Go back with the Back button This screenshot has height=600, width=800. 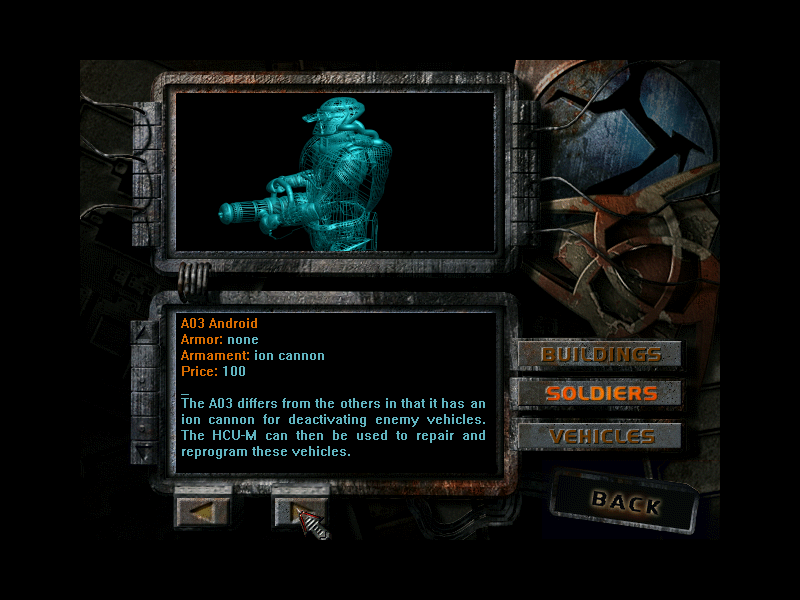625,502
